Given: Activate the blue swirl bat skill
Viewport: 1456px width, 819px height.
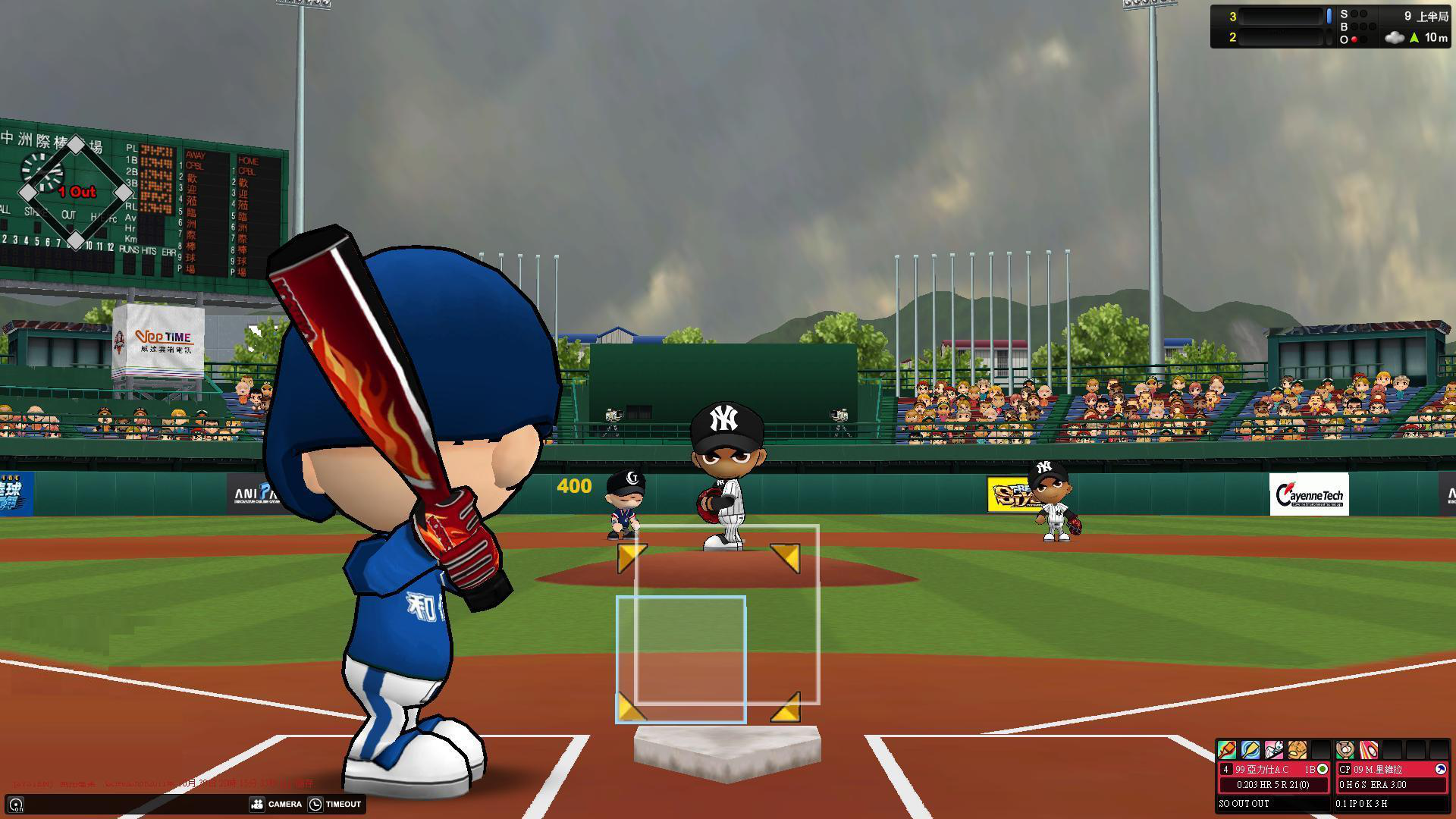Looking at the screenshot, I should coord(1250,750).
